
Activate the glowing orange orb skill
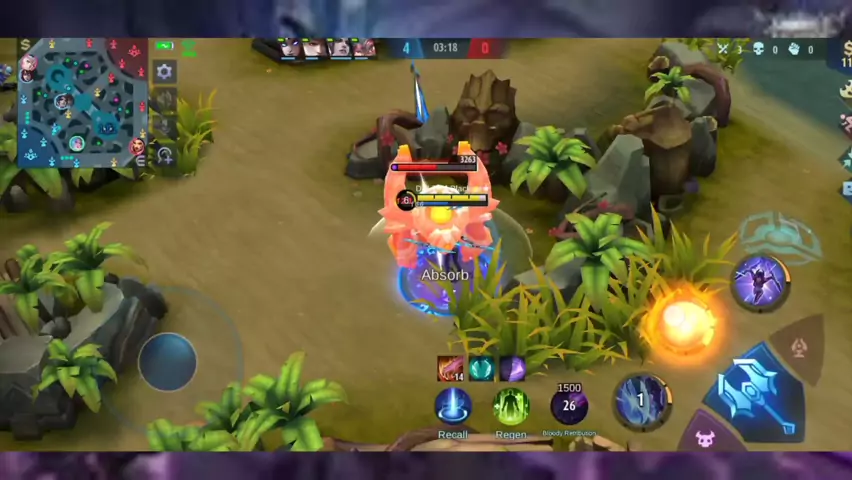682,319
